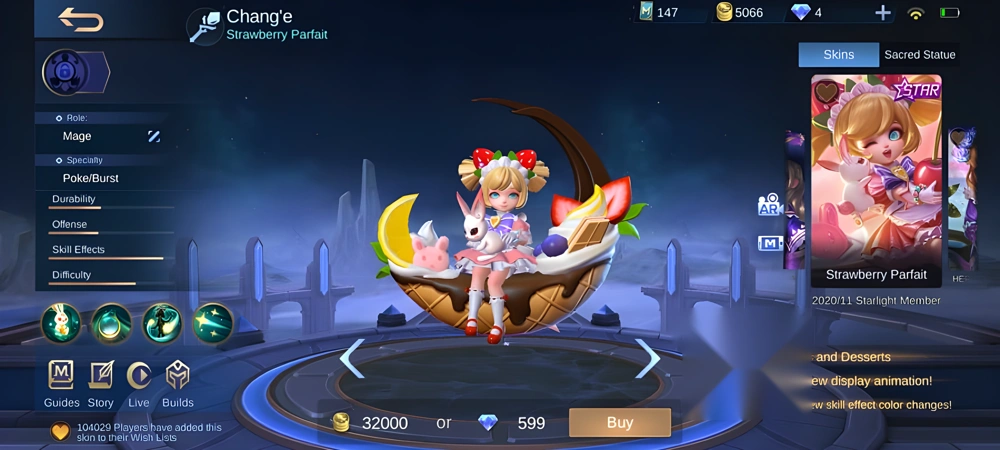Screen dimensions: 1000x450
Task: Open the AR camera view
Action: click(769, 205)
